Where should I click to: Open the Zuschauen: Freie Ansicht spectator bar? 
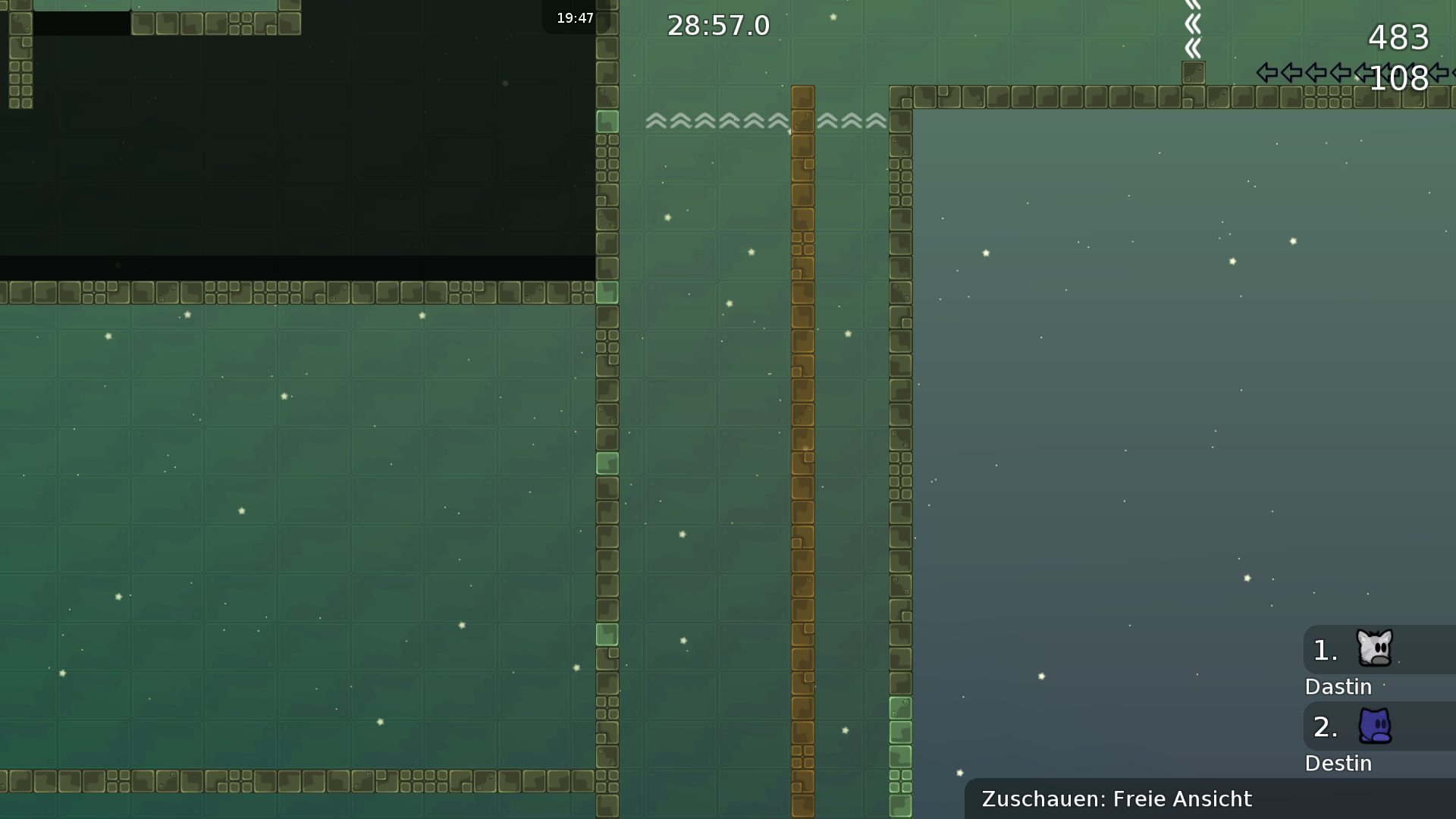(x=1116, y=799)
